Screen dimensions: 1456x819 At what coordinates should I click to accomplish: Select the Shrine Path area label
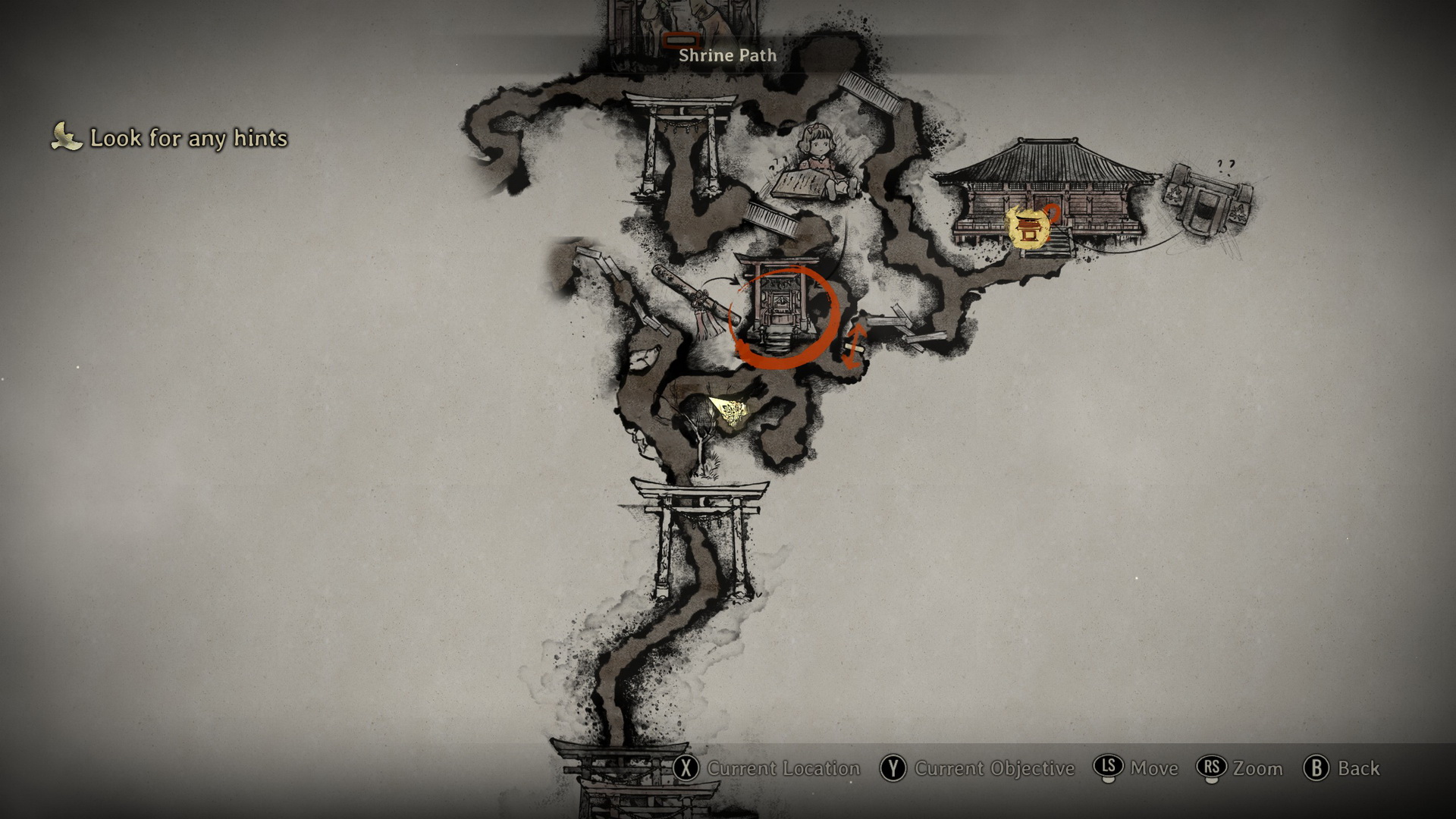coord(727,55)
